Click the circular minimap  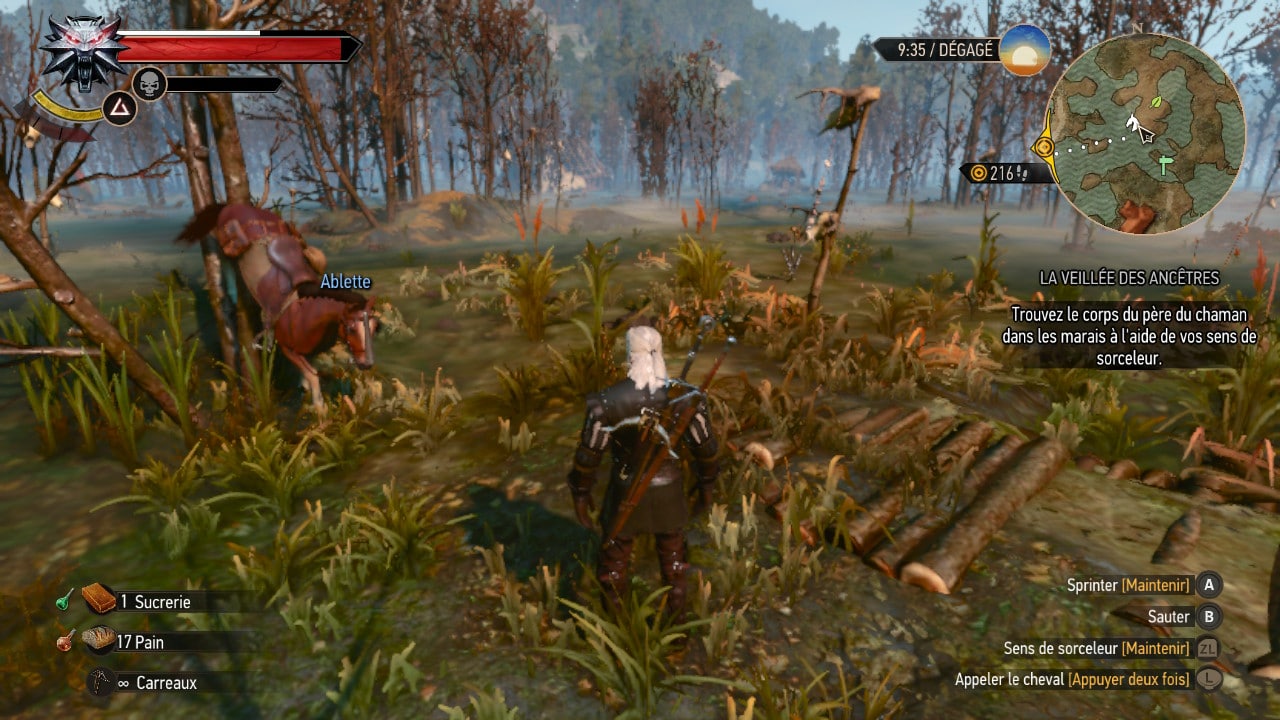(x=1146, y=133)
